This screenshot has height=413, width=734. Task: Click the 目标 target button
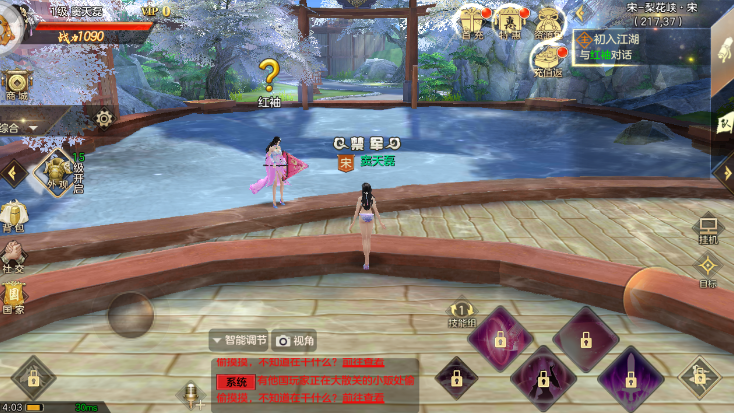pyautogui.click(x=708, y=270)
